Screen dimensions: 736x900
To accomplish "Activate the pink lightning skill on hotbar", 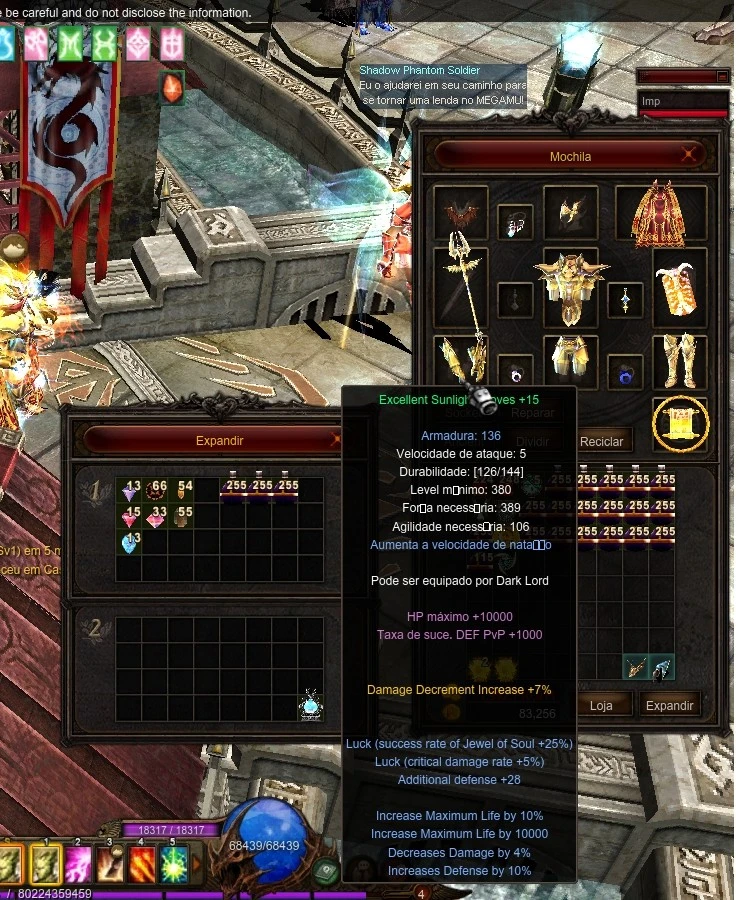I will pos(78,864).
